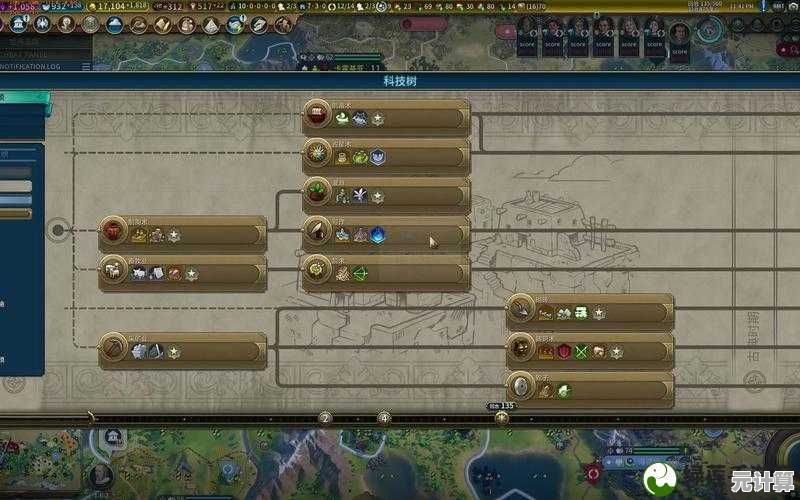Click the blue Campus unlock icon
800x500 pixels.
(377, 236)
